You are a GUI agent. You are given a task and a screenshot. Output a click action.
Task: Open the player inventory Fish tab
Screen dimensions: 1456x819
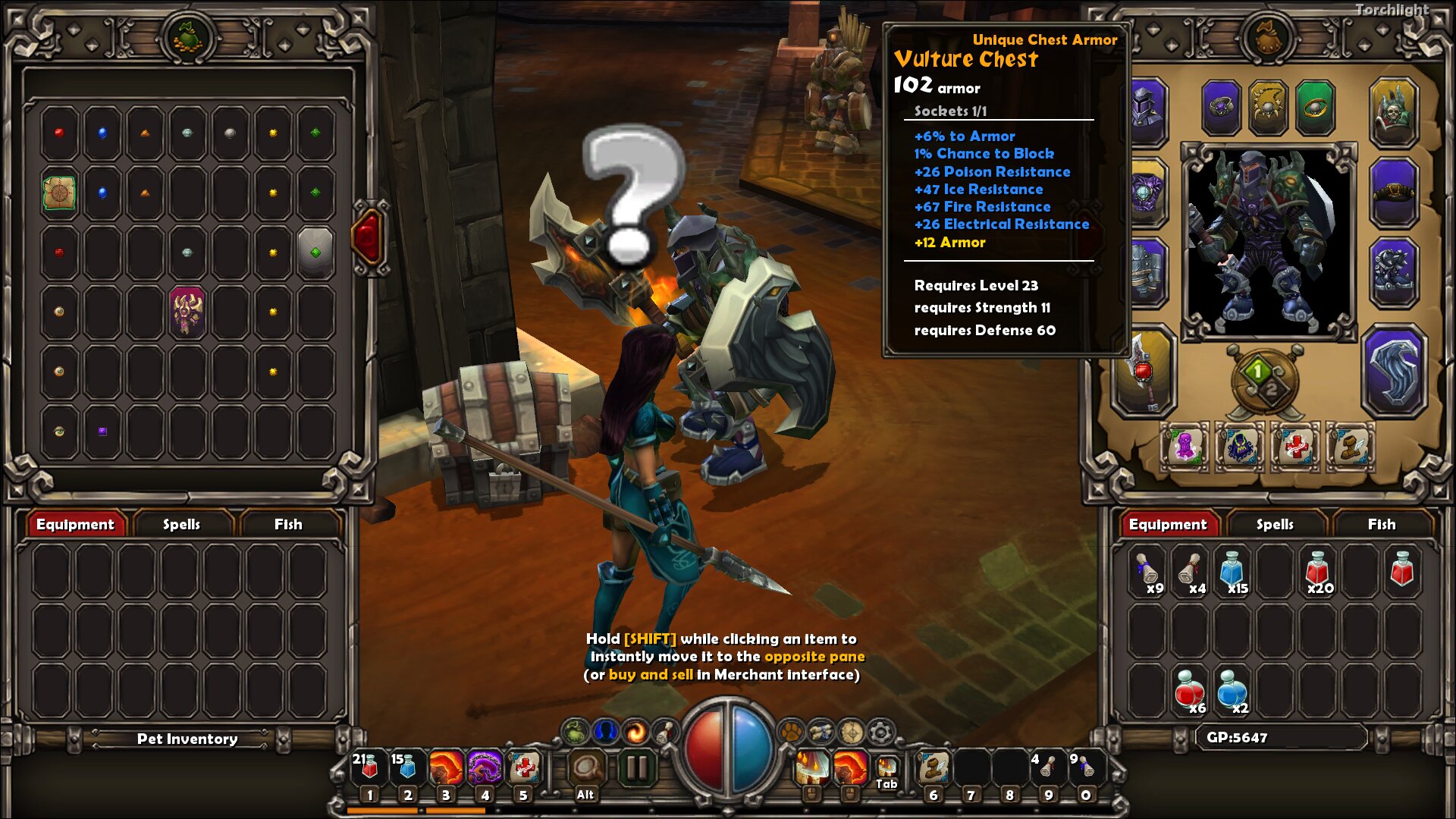[1381, 524]
